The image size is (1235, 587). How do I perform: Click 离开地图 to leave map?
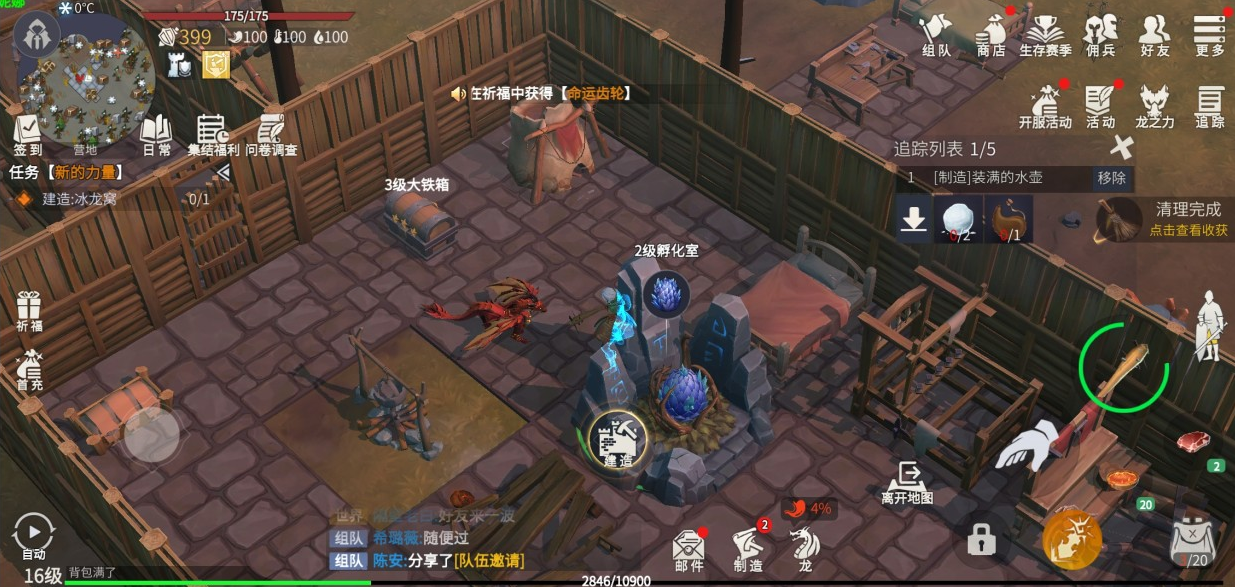(907, 482)
